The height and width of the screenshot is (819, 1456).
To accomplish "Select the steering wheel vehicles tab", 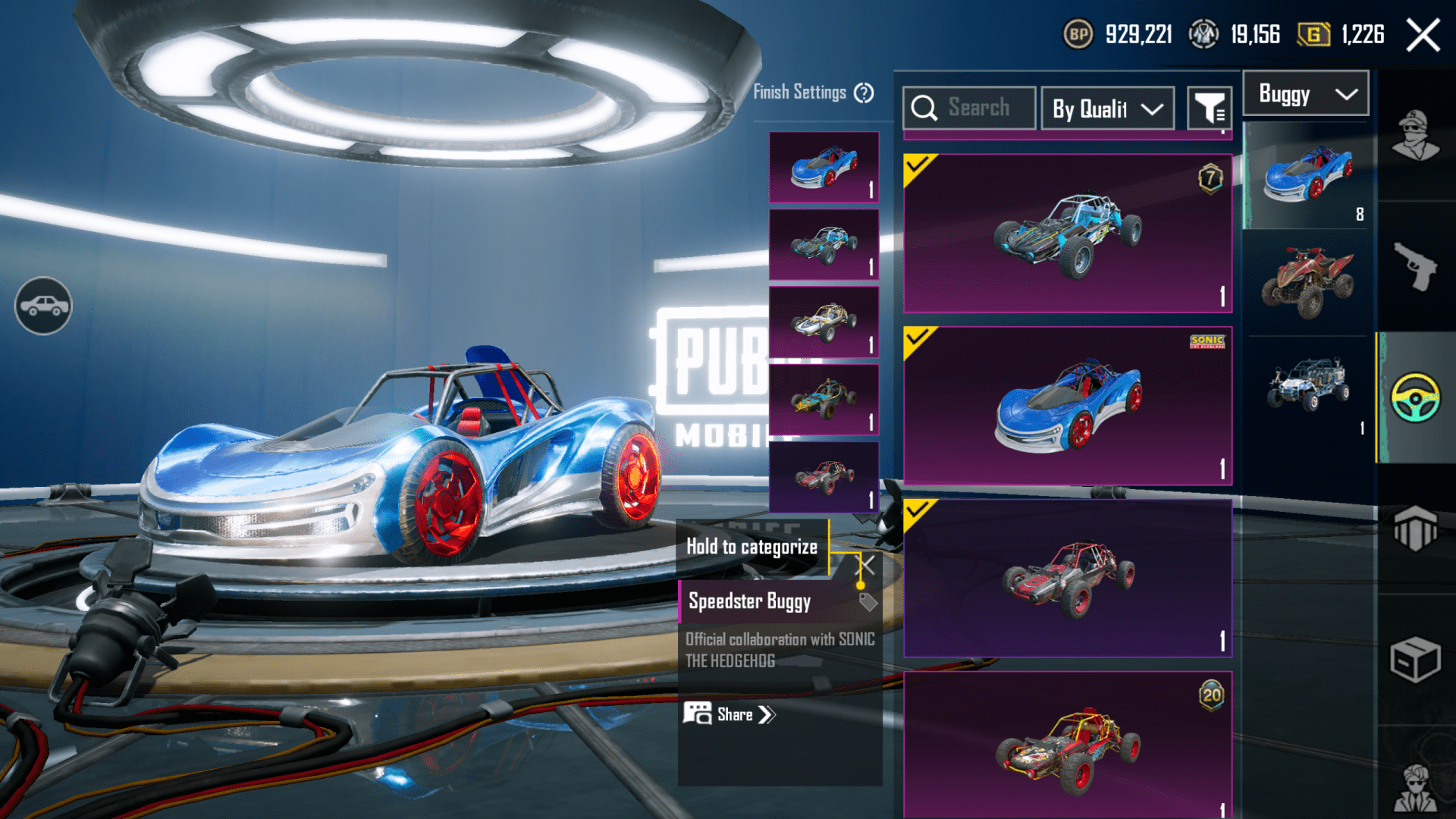I will pyautogui.click(x=1415, y=397).
